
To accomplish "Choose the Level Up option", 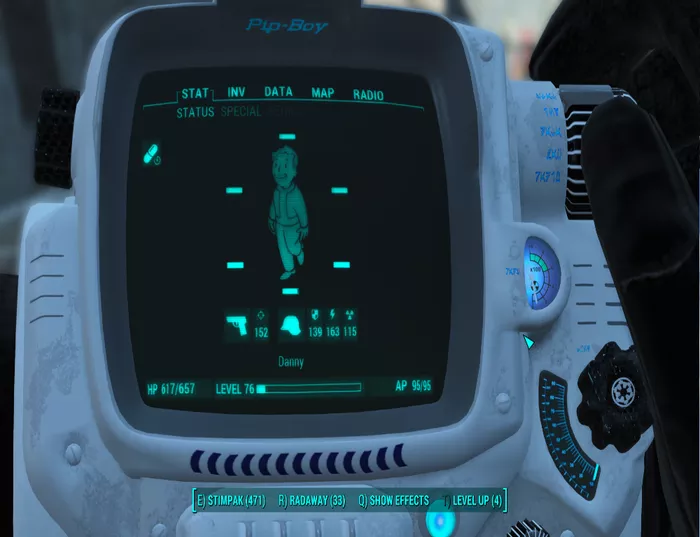I will [x=475, y=500].
